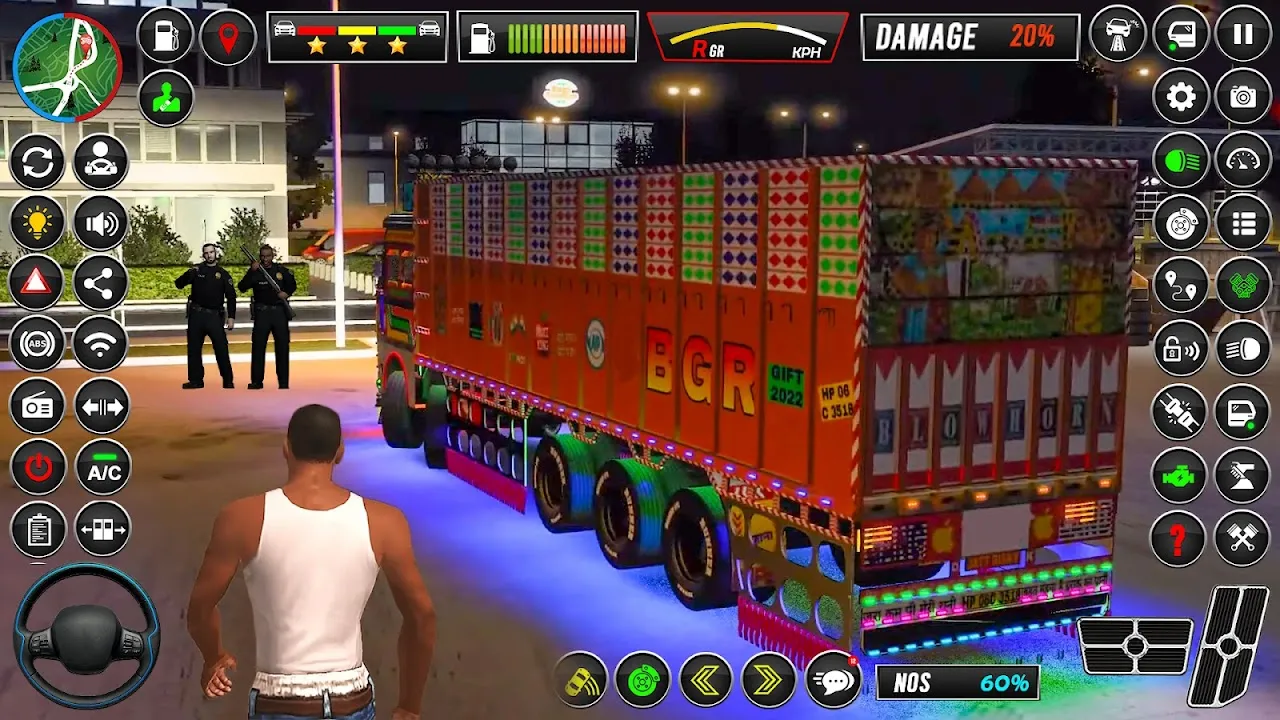
Task: Tap the camera icon
Action: click(x=1243, y=97)
